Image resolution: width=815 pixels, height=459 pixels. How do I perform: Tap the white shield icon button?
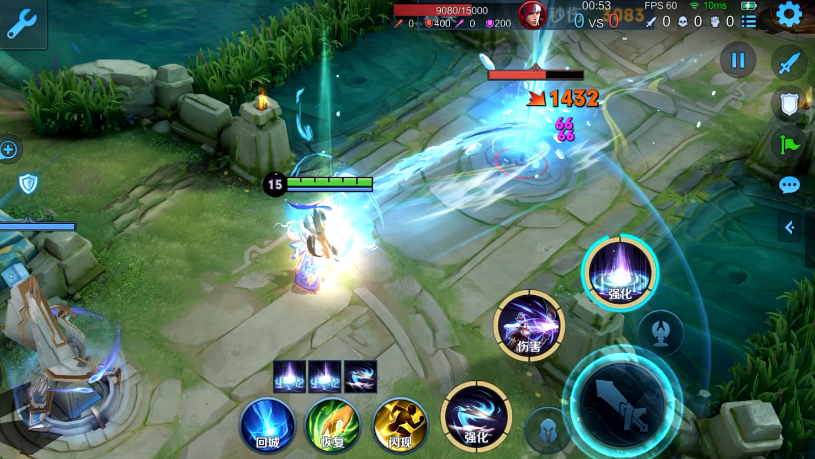coord(789,102)
